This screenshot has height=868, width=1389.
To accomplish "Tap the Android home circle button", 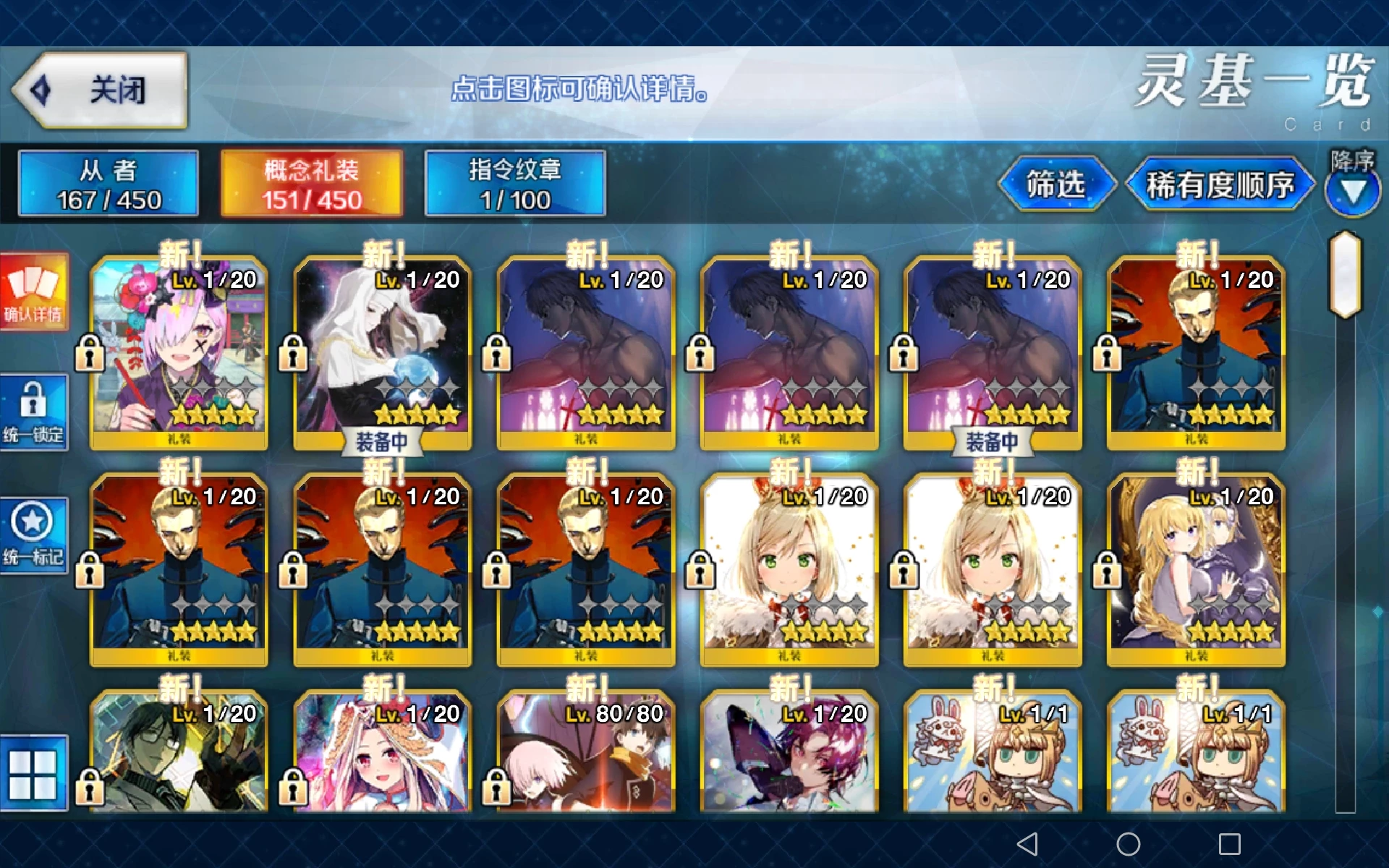I will pos(1128,843).
